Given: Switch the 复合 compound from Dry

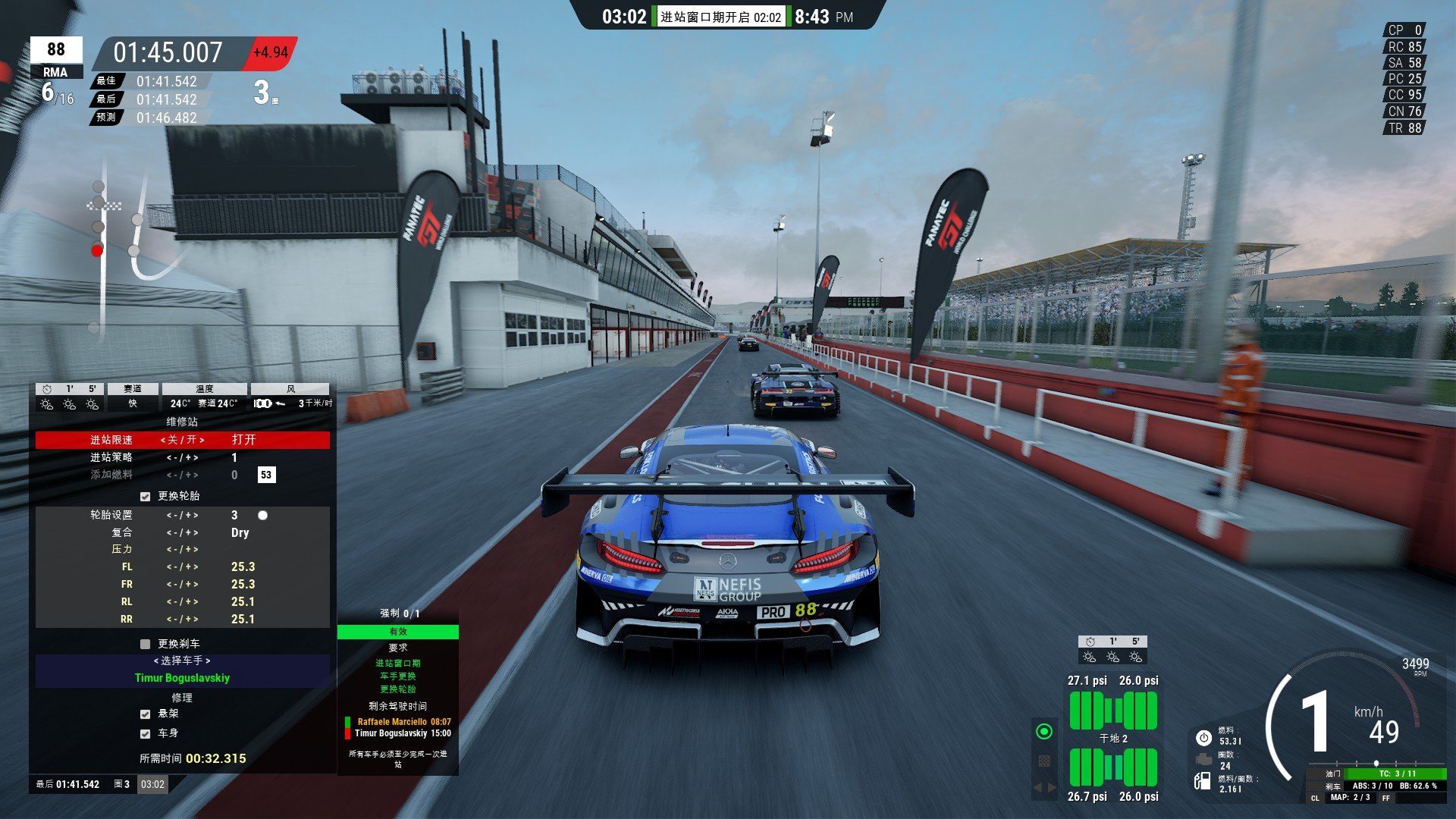Looking at the screenshot, I should (x=182, y=533).
